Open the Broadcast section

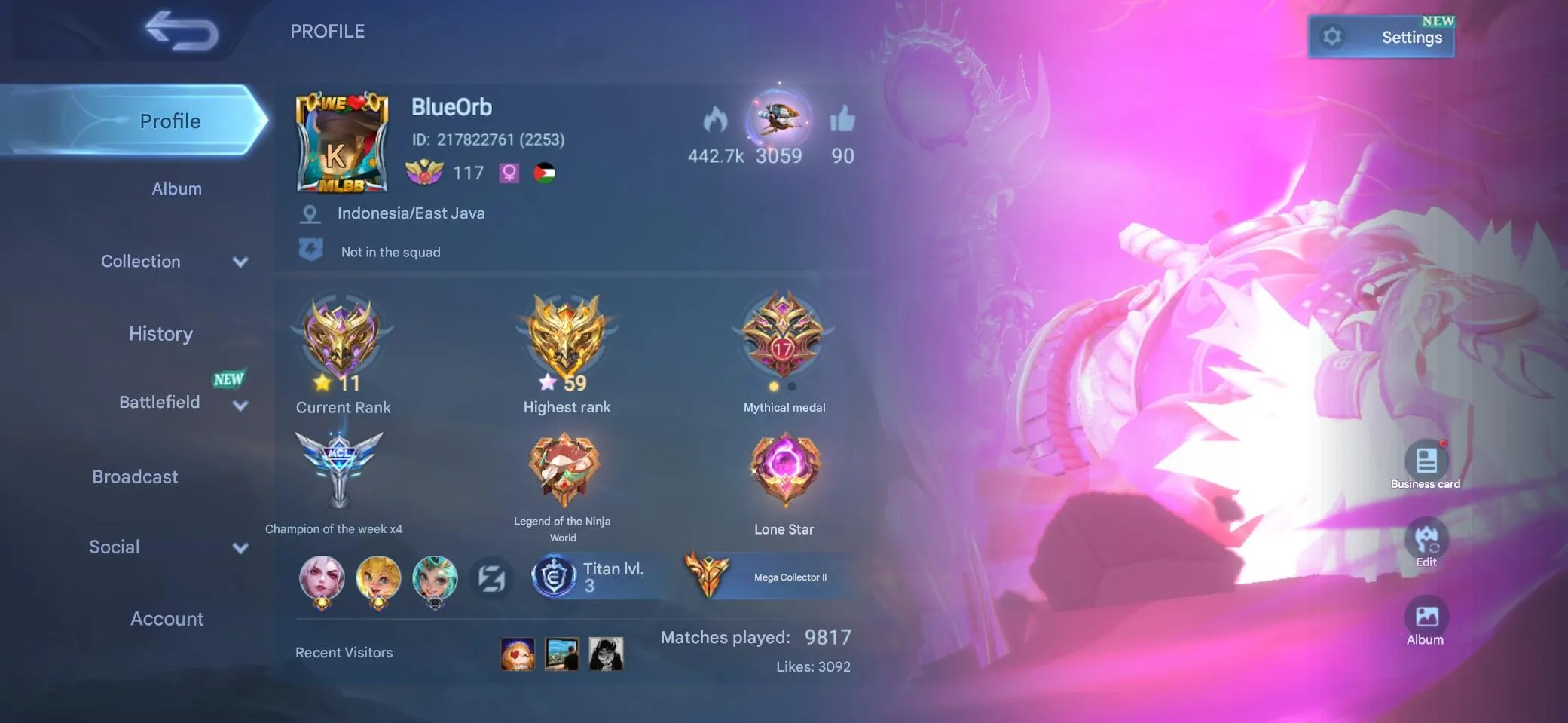[x=135, y=476]
